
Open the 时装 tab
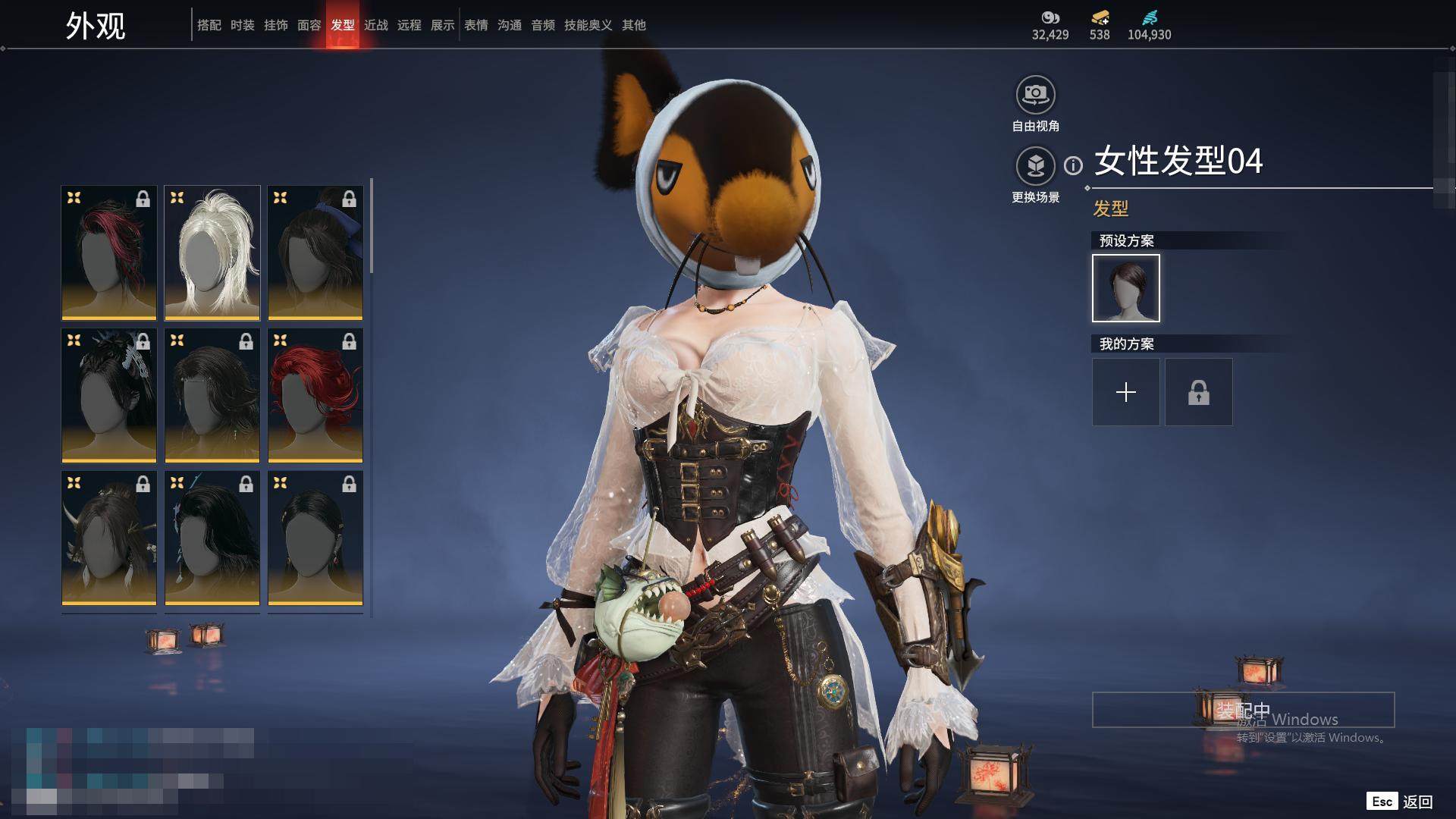(x=242, y=25)
